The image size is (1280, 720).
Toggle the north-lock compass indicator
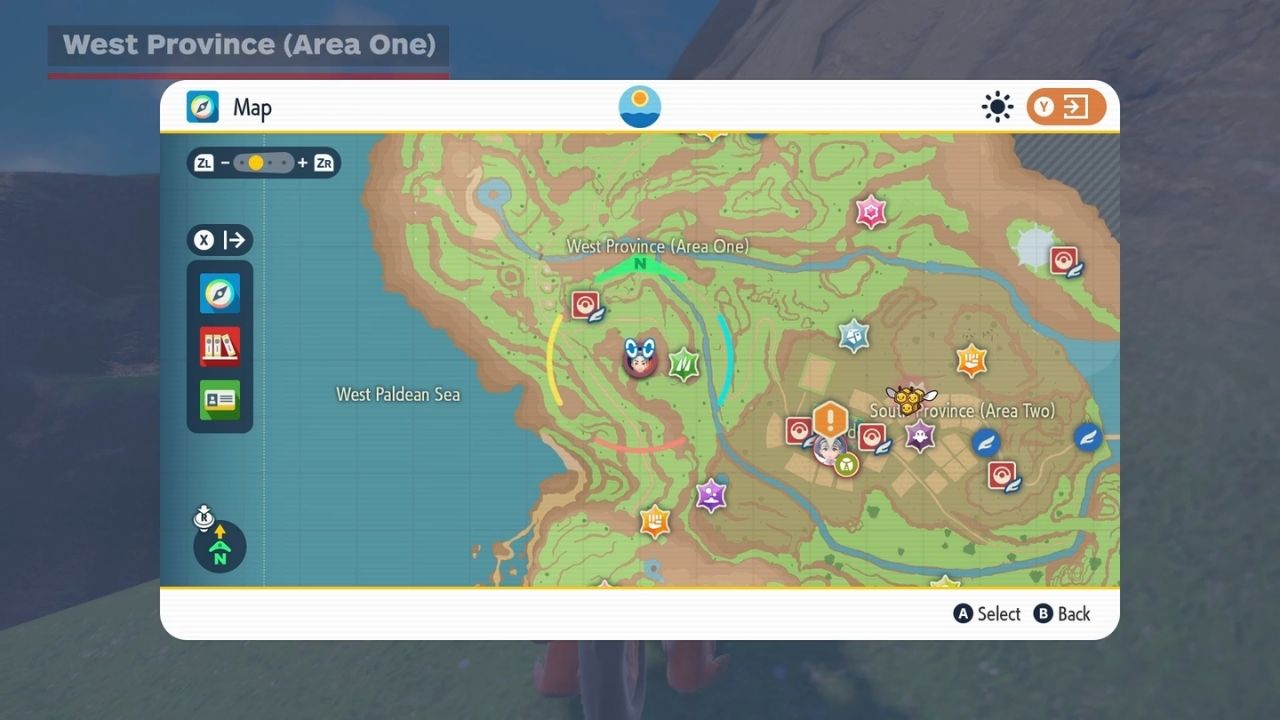coord(220,545)
